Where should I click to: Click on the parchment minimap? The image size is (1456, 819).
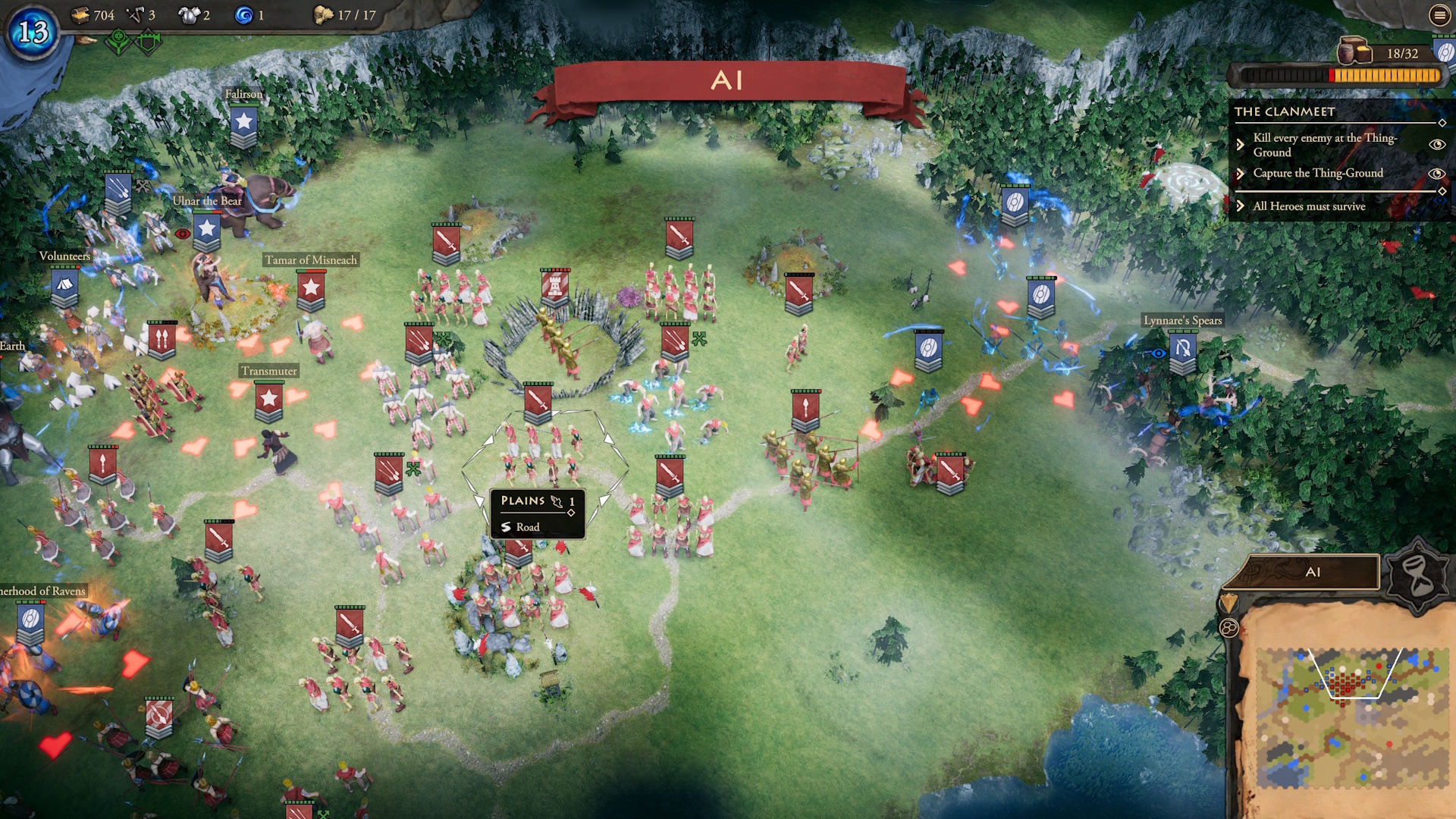click(1350, 713)
